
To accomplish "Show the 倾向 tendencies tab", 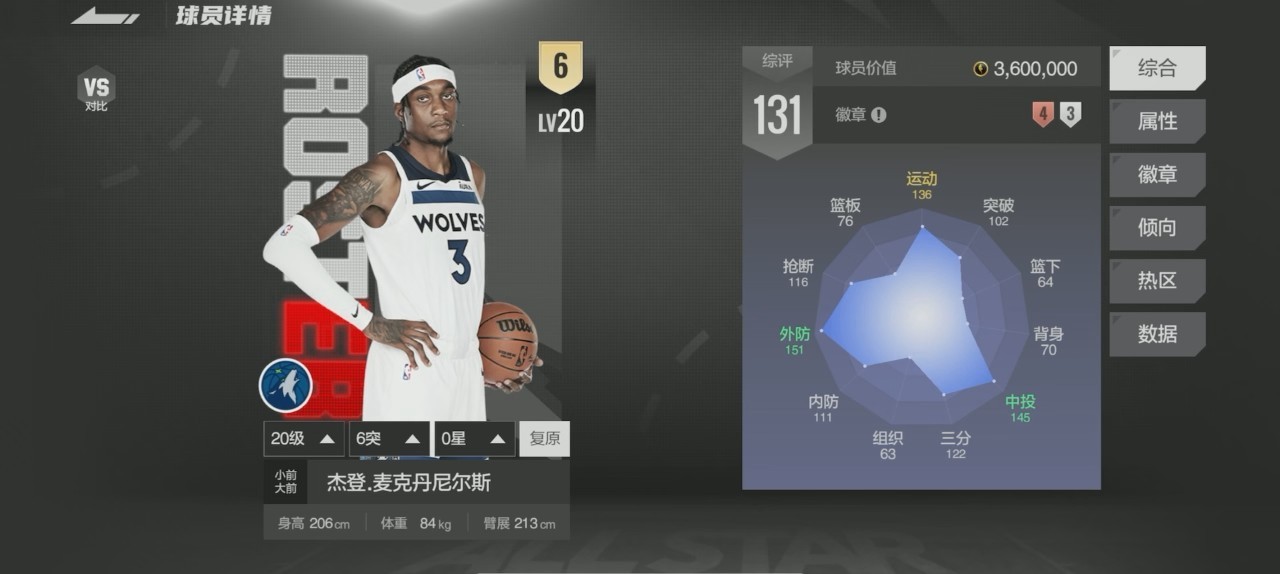I will pyautogui.click(x=1157, y=227).
